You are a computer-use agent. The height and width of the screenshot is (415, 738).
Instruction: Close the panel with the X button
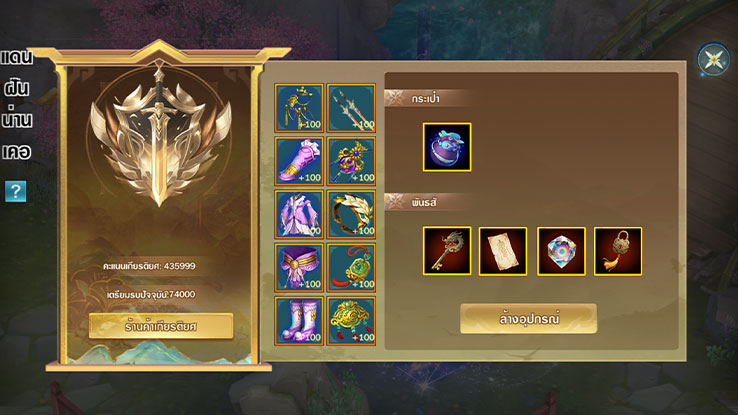(713, 60)
